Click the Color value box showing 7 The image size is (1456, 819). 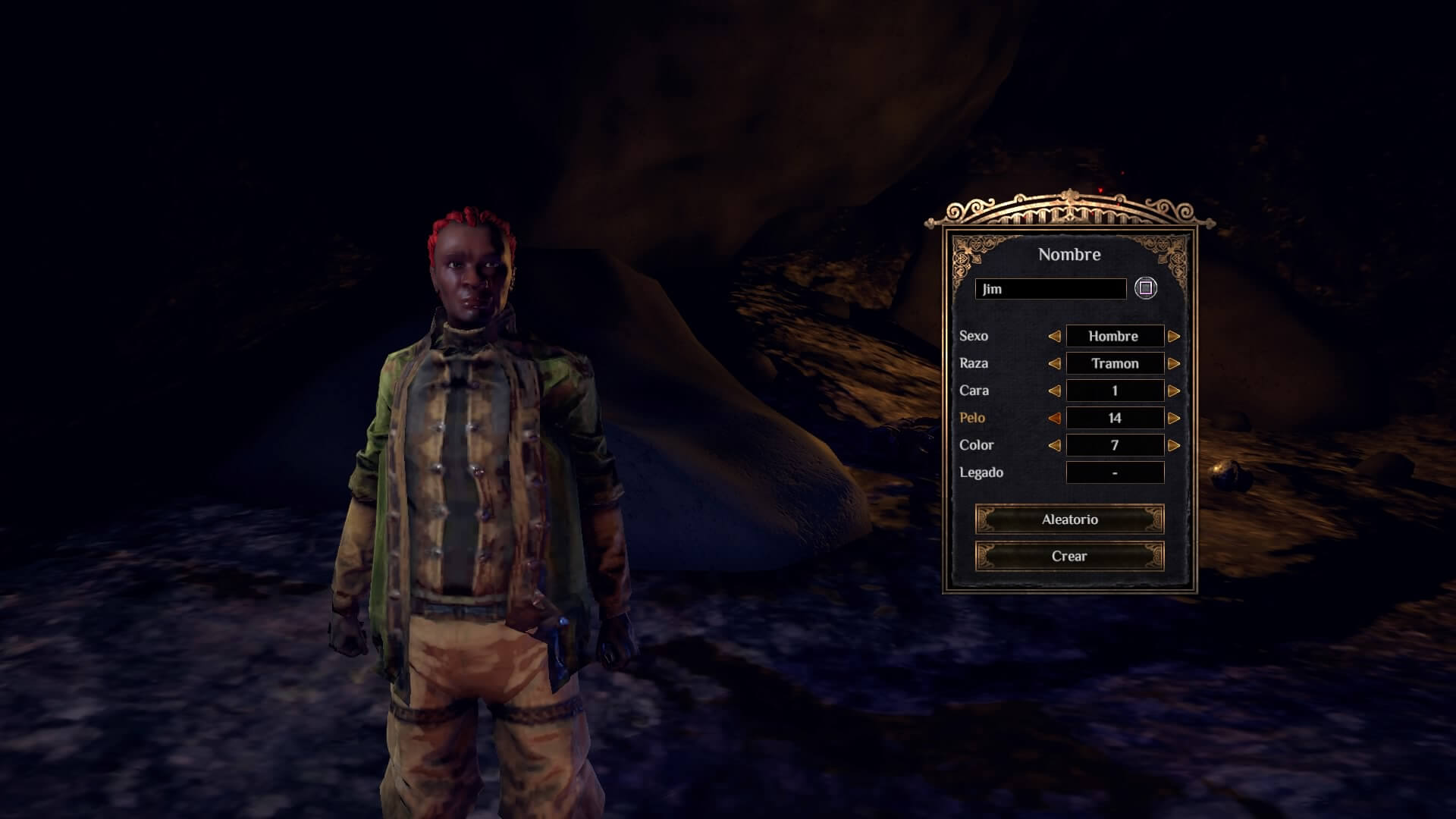[x=1114, y=445]
